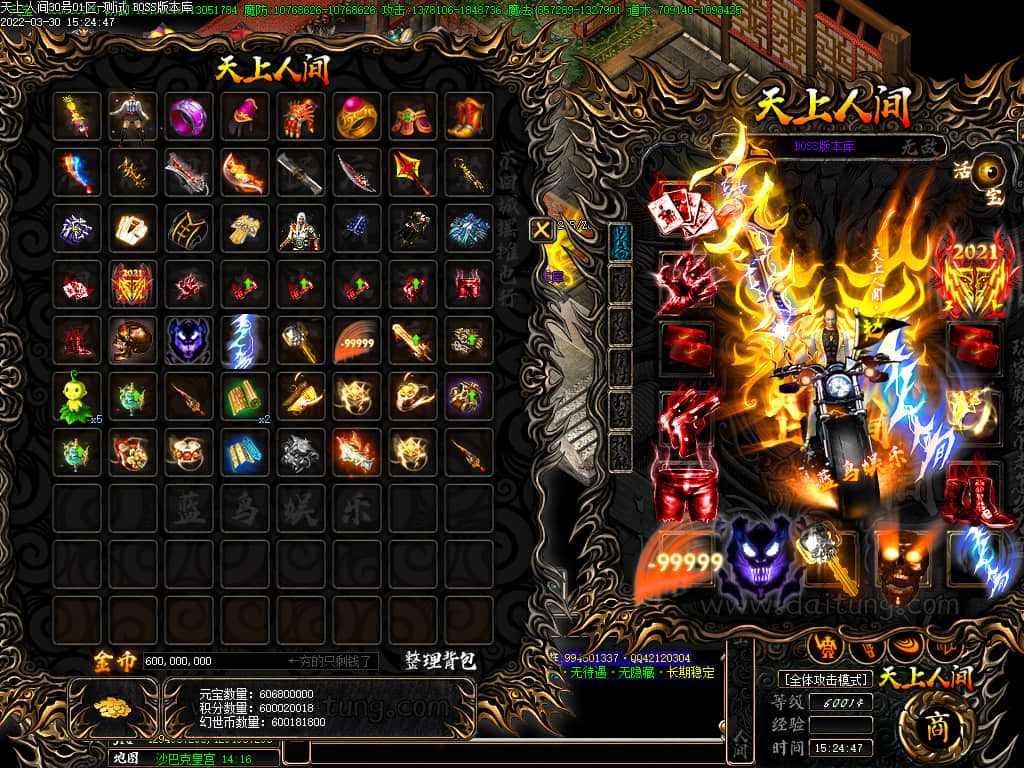Click the 2021 emblem in the bag
Screen dimensions: 1024x768
[131, 285]
